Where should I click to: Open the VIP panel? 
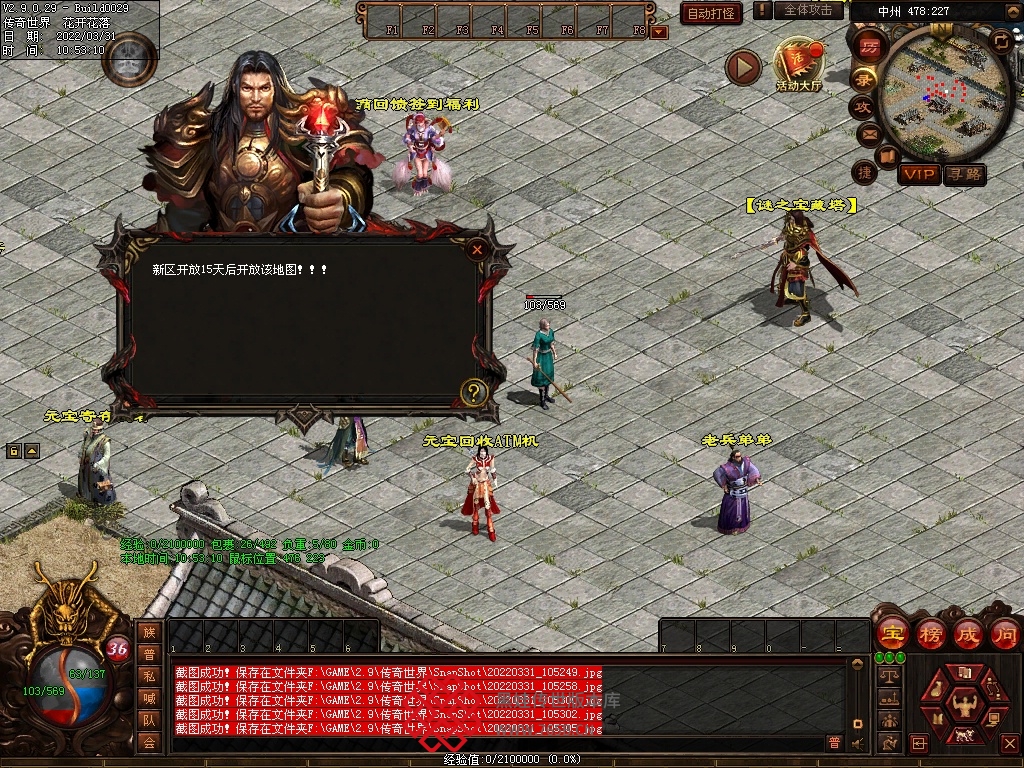click(x=918, y=174)
